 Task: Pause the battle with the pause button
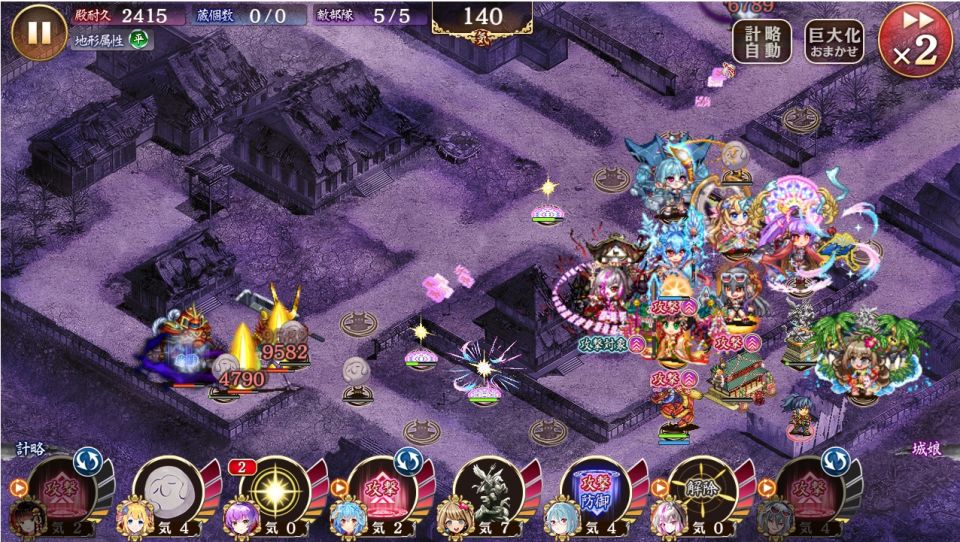pyautogui.click(x=39, y=32)
